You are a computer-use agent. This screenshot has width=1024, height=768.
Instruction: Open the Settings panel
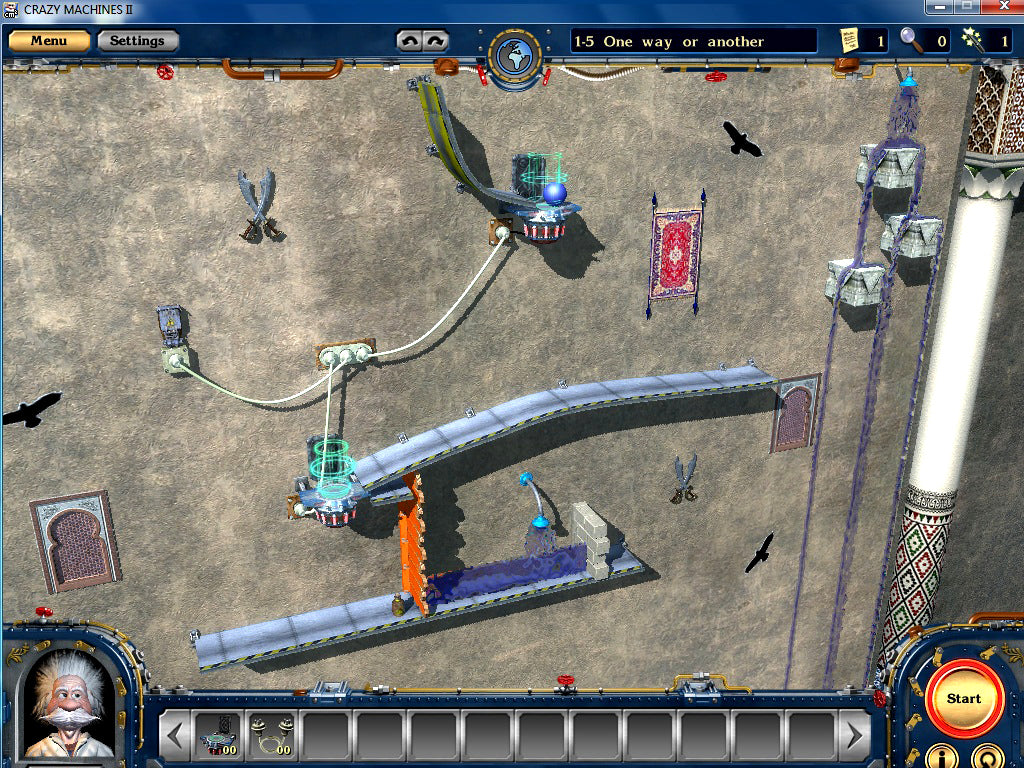(x=137, y=41)
